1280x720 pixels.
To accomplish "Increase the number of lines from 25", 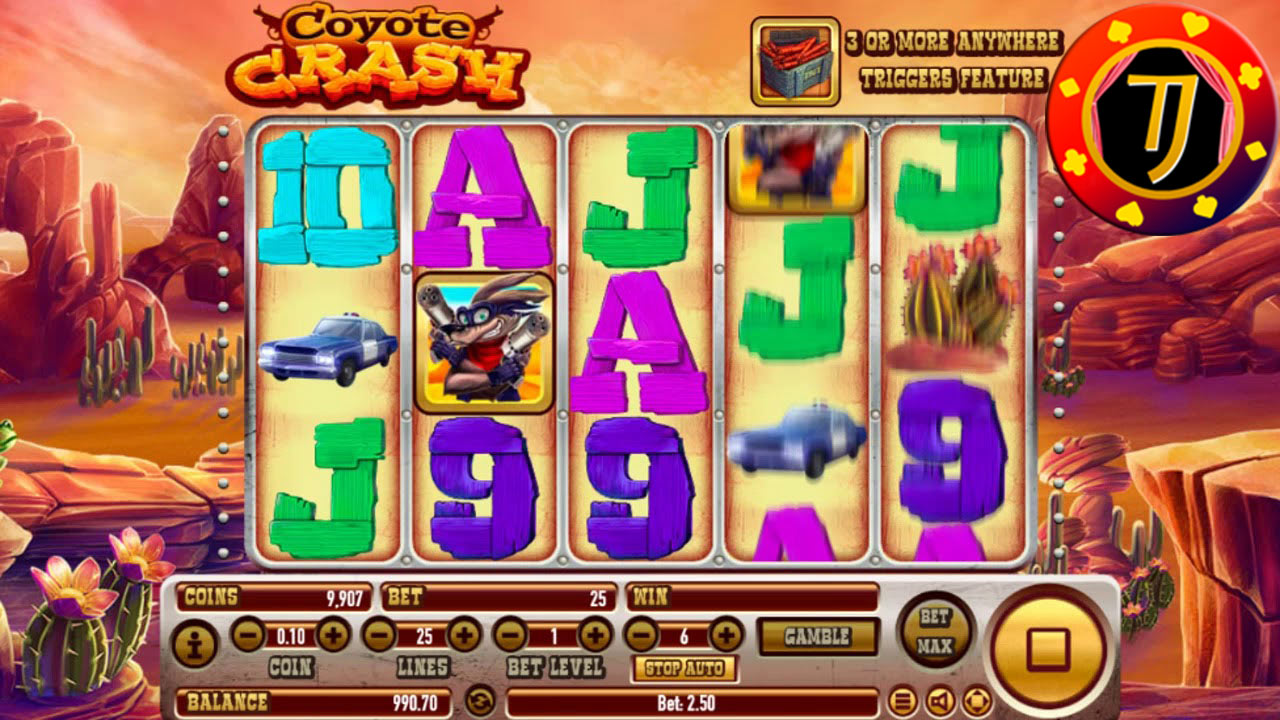I will [463, 632].
